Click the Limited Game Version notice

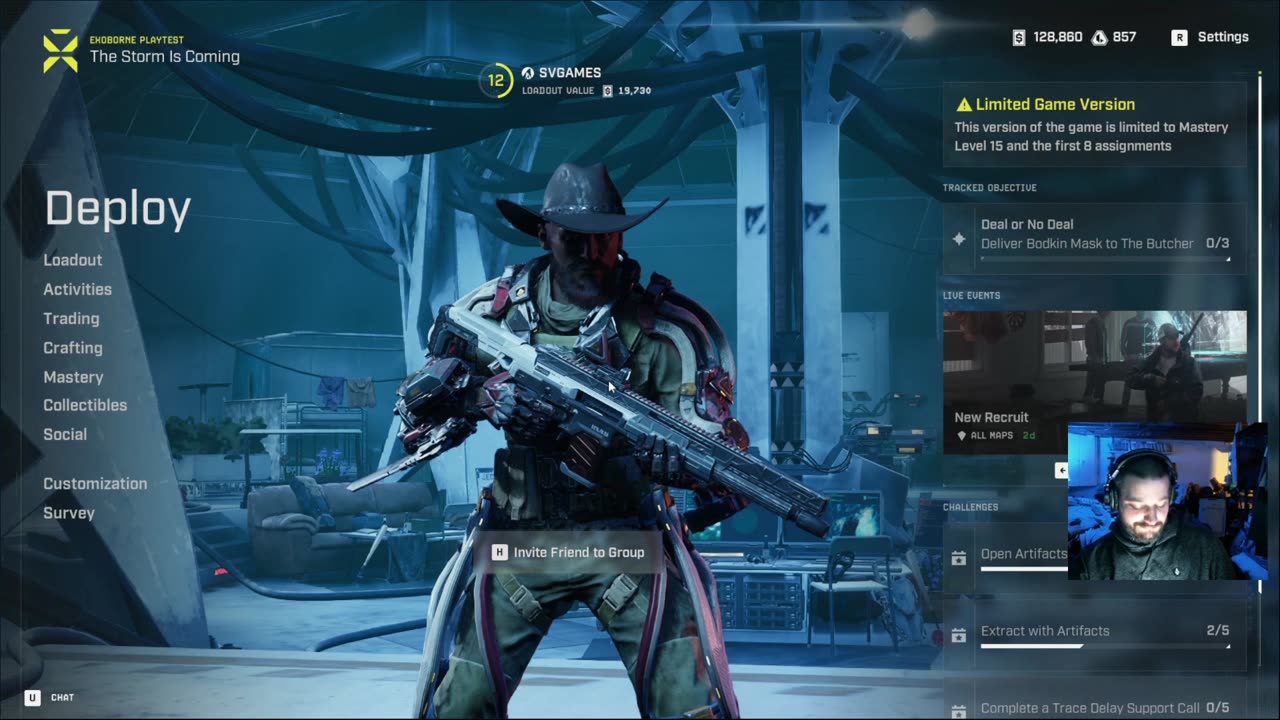pos(1095,124)
